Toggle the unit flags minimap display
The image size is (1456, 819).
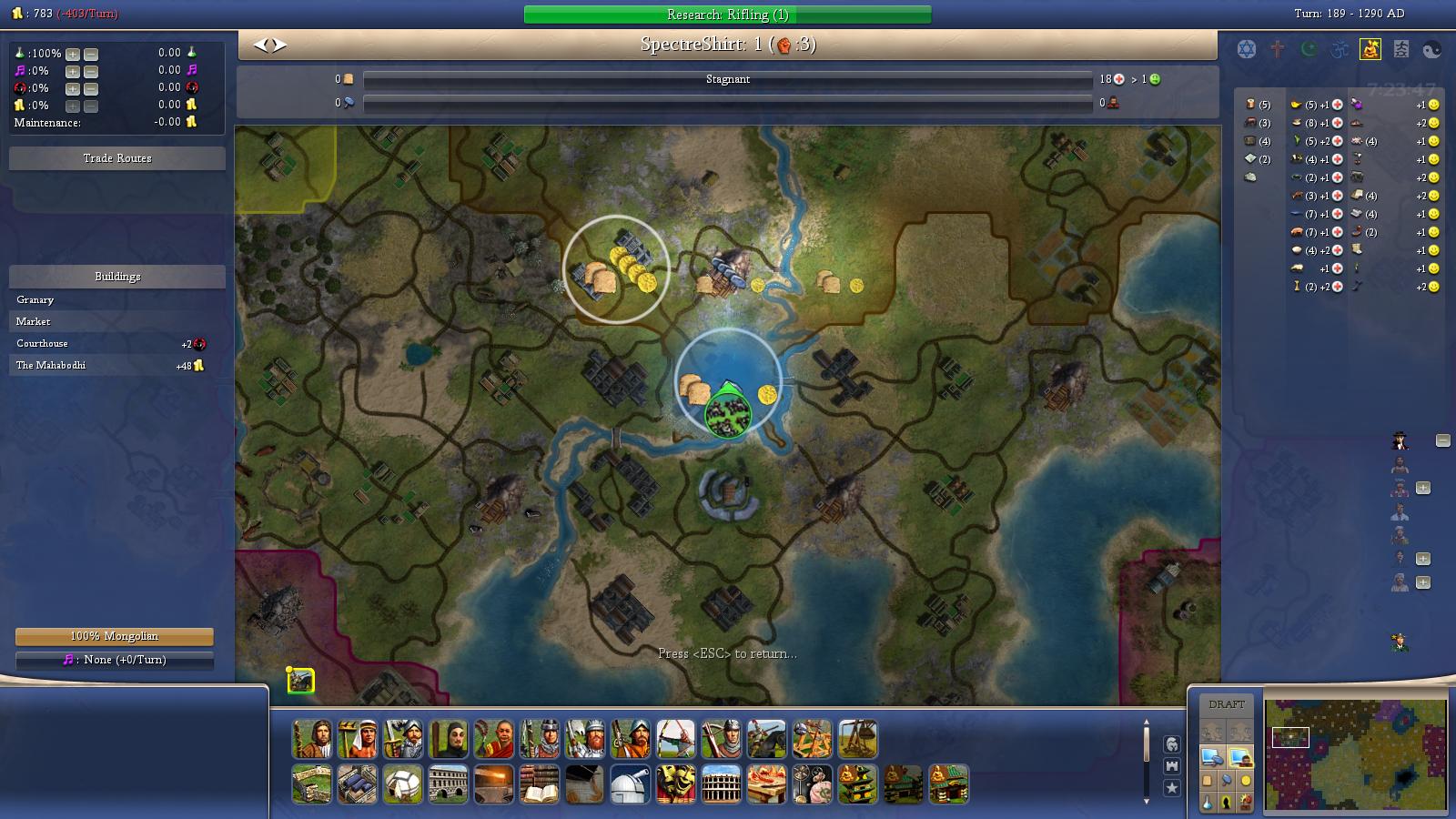click(1240, 757)
